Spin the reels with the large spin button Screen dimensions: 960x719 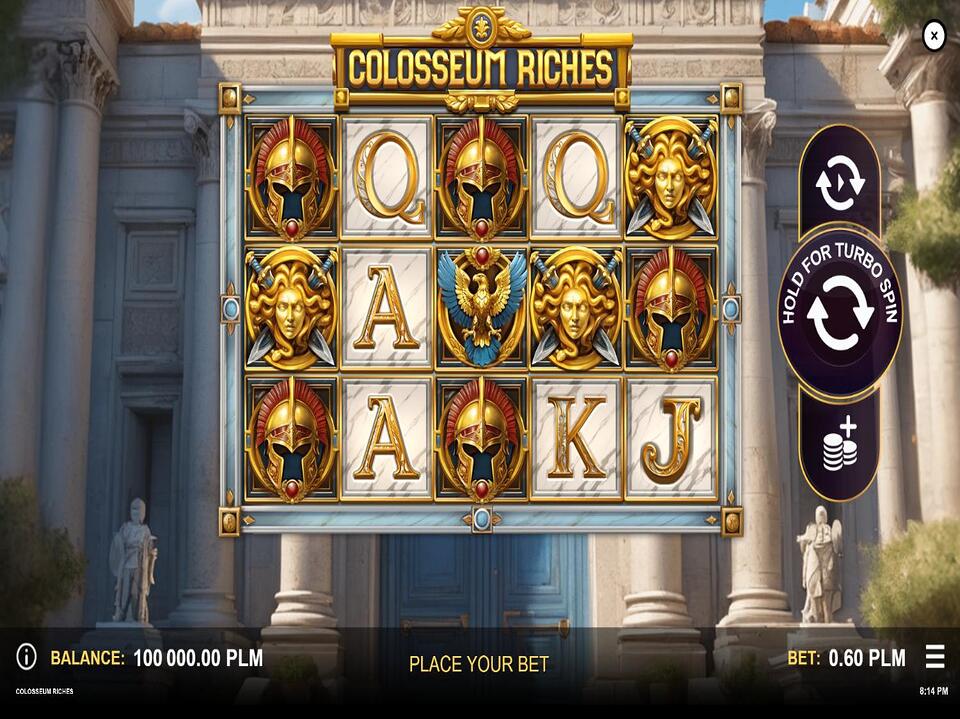click(x=840, y=311)
